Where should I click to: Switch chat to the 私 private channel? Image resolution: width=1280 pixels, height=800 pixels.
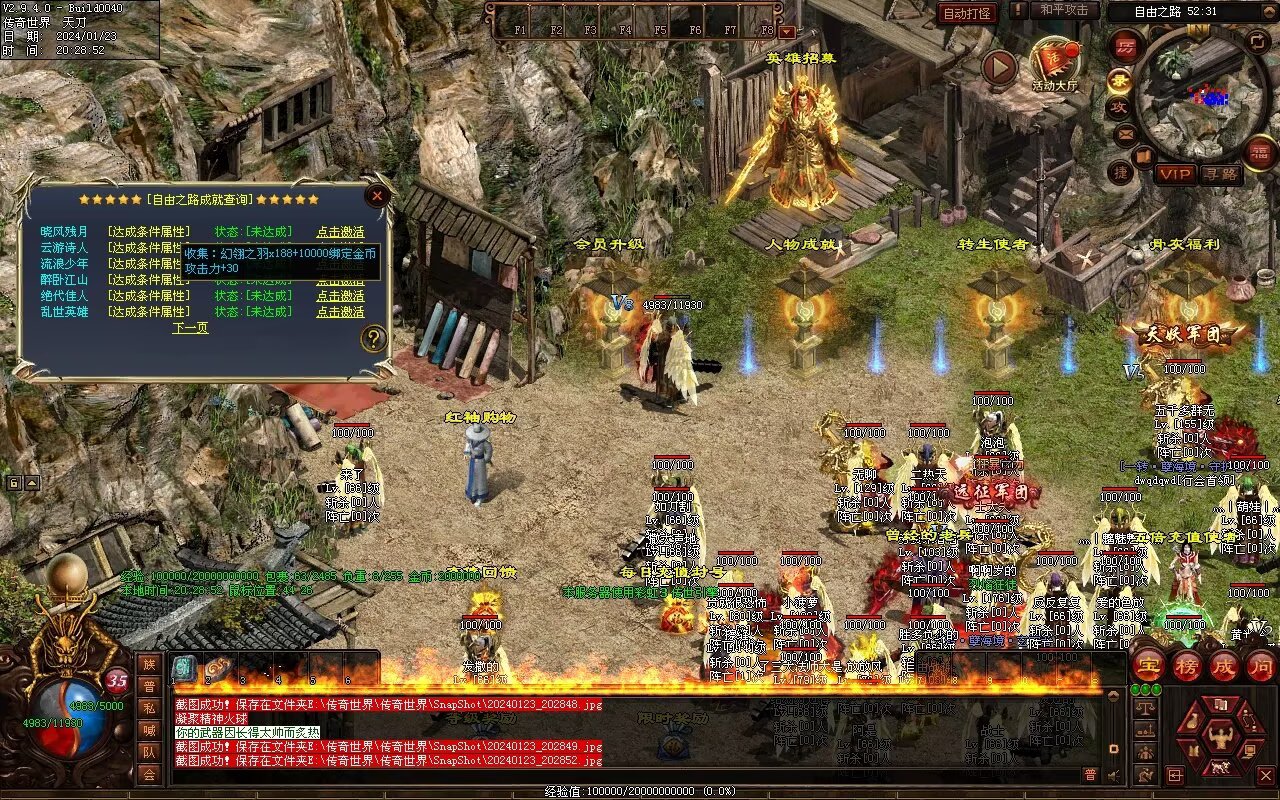coord(149,708)
